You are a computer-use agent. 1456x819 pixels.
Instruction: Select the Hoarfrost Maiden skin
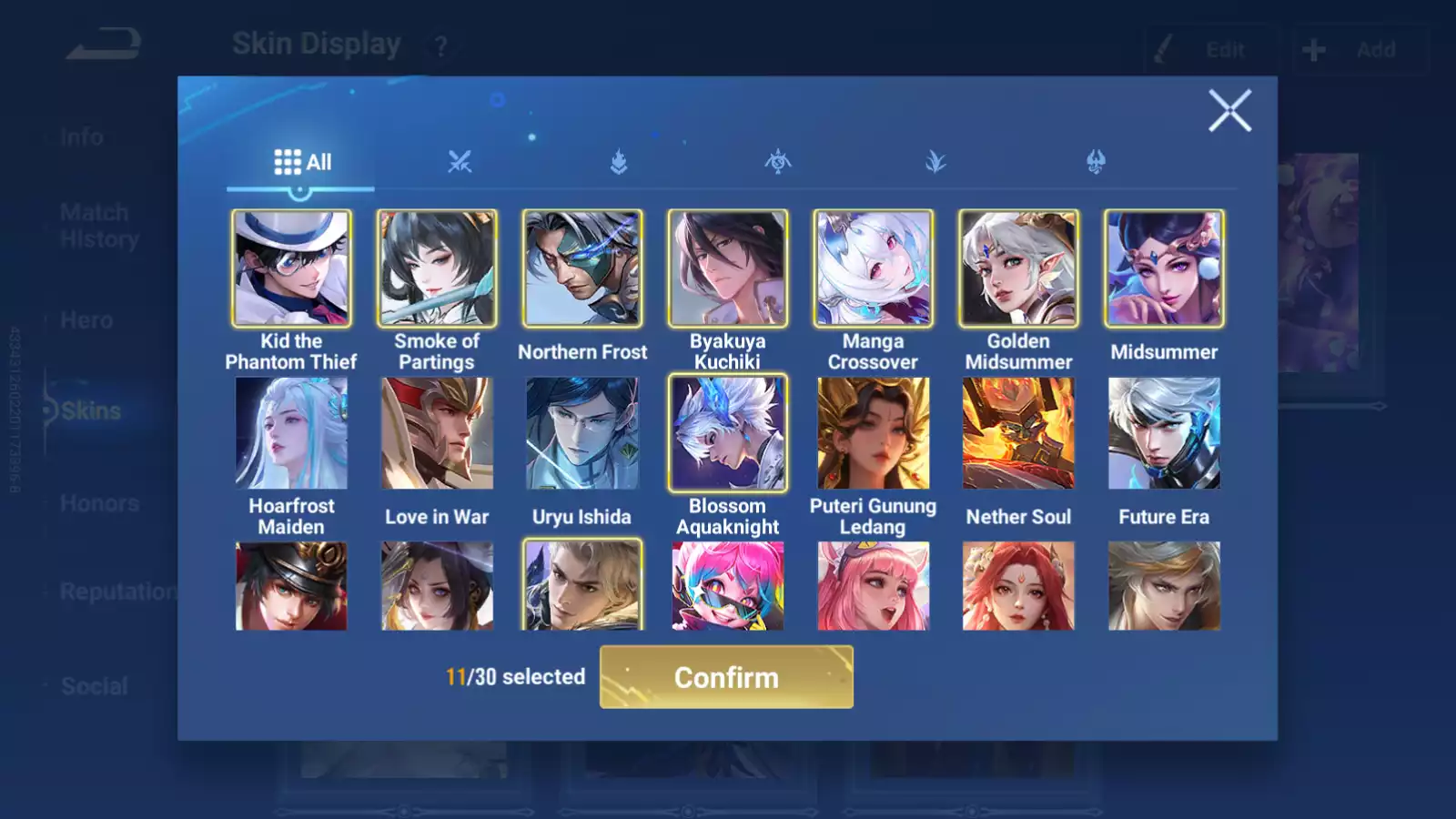(291, 431)
